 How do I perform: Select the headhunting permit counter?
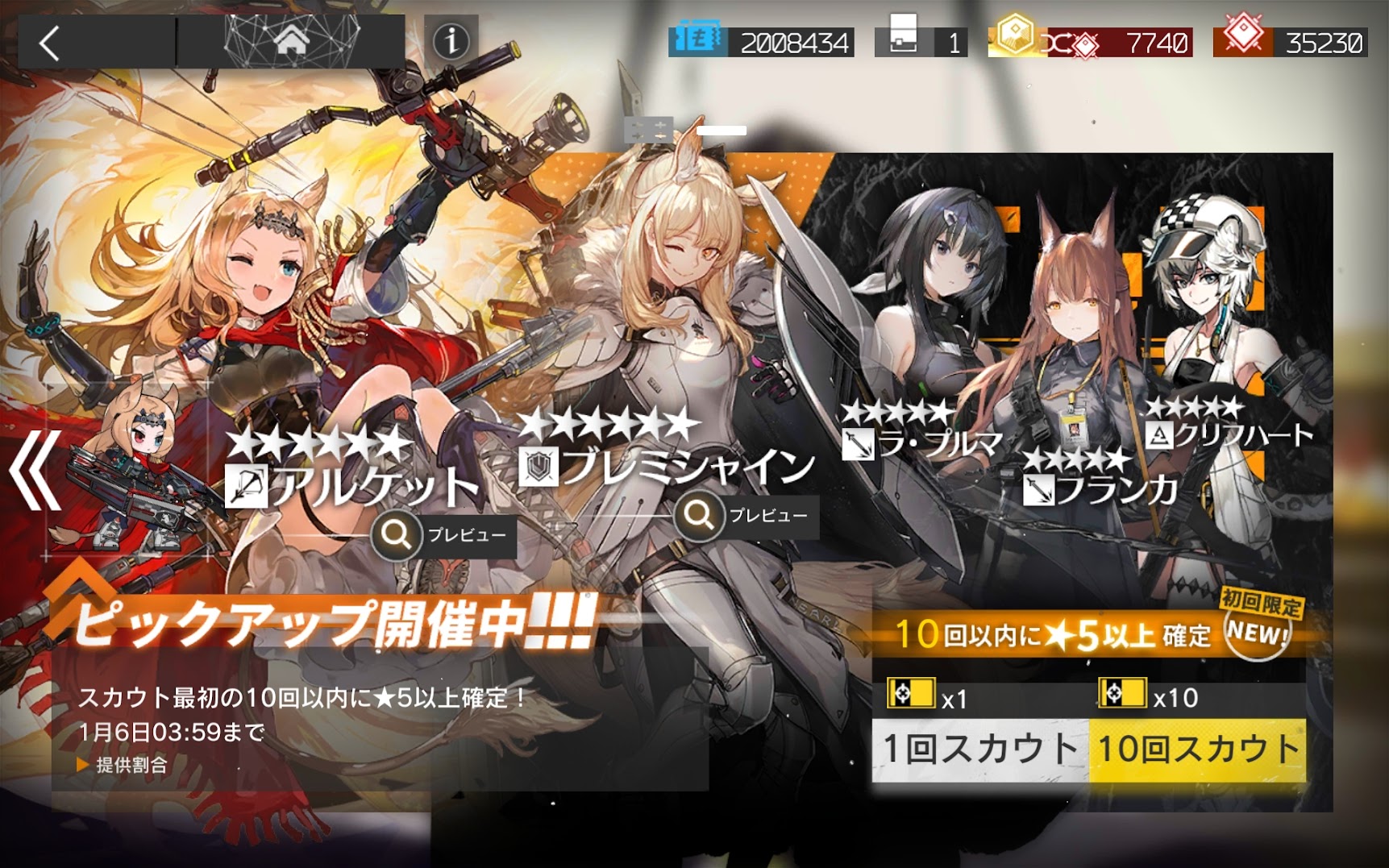[921, 41]
